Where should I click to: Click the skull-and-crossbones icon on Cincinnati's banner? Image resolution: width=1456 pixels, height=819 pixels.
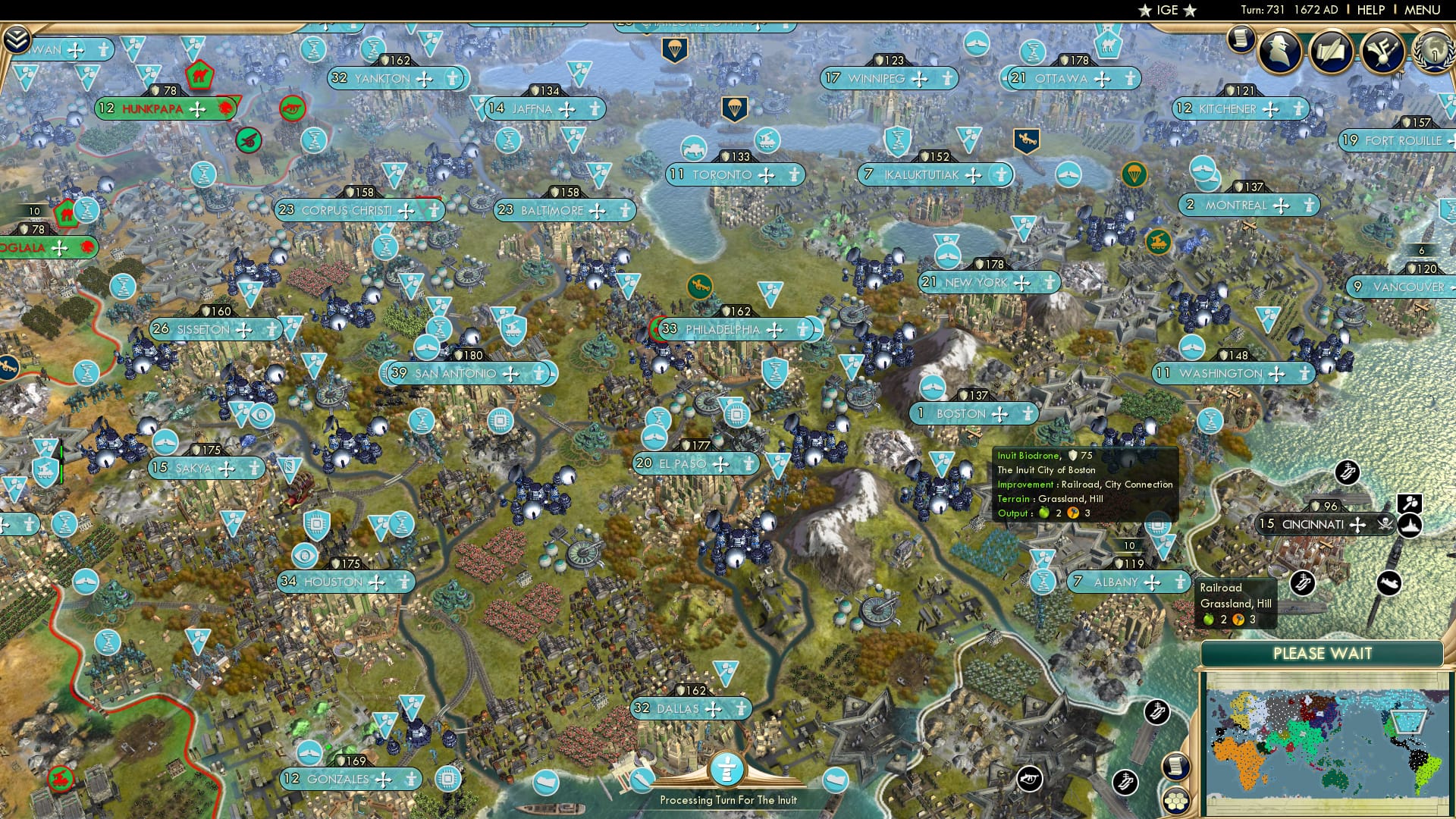coord(1385,524)
